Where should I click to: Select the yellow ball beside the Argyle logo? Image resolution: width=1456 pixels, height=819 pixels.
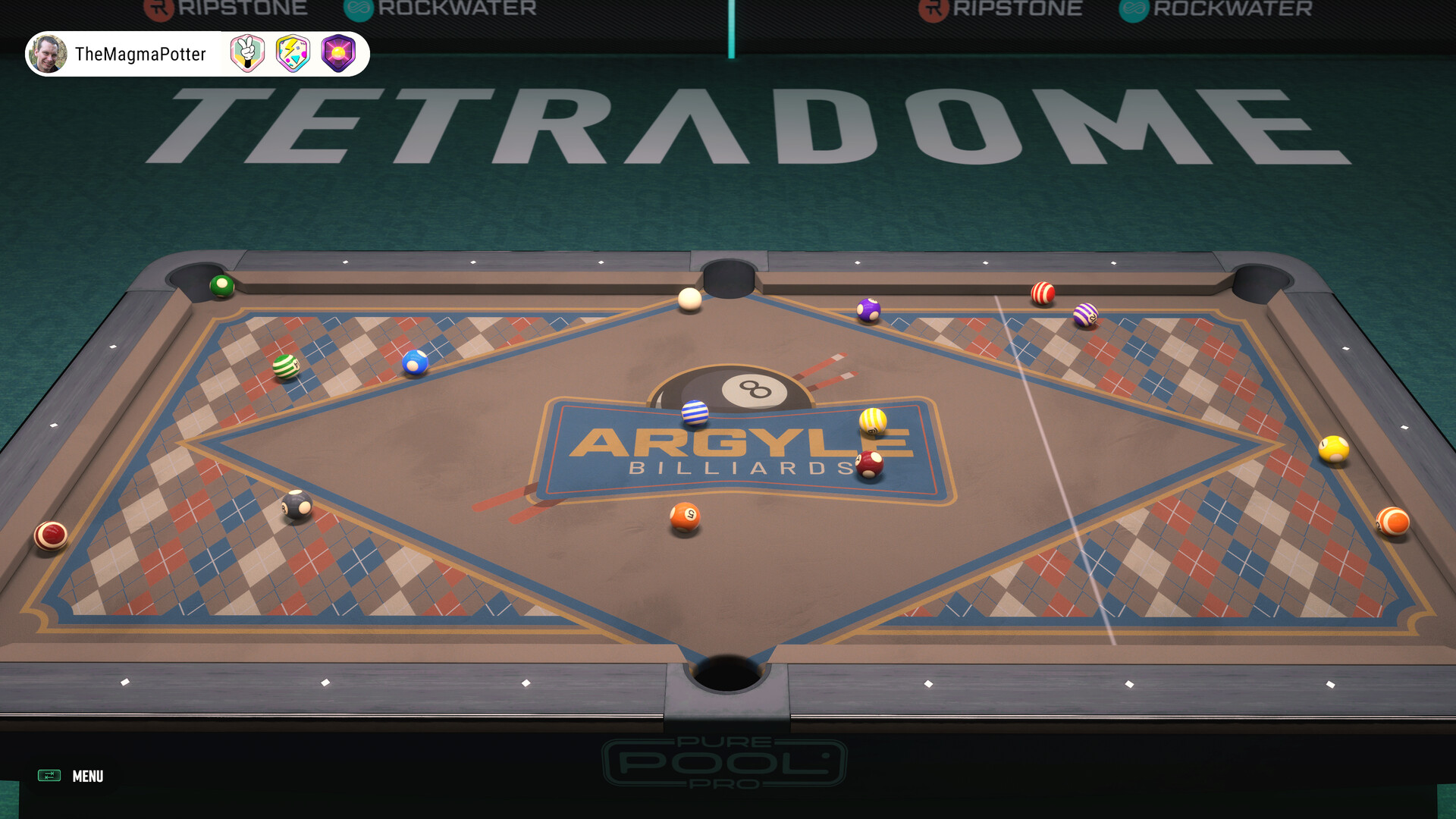(872, 421)
